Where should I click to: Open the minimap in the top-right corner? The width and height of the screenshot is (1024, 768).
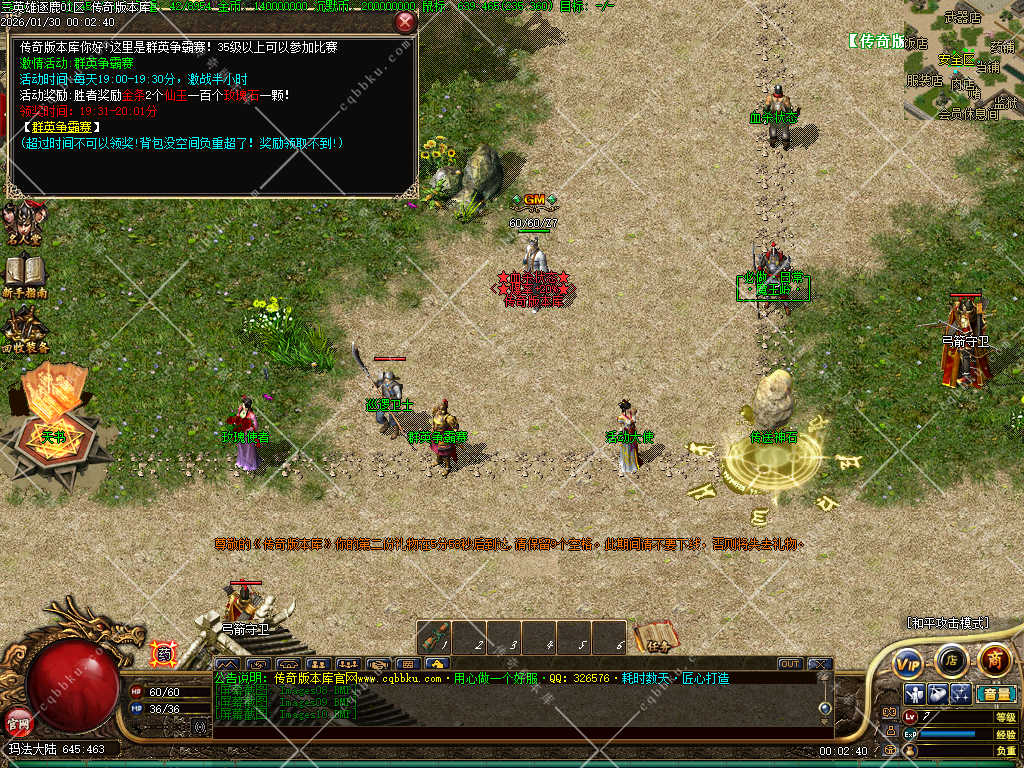[964, 60]
